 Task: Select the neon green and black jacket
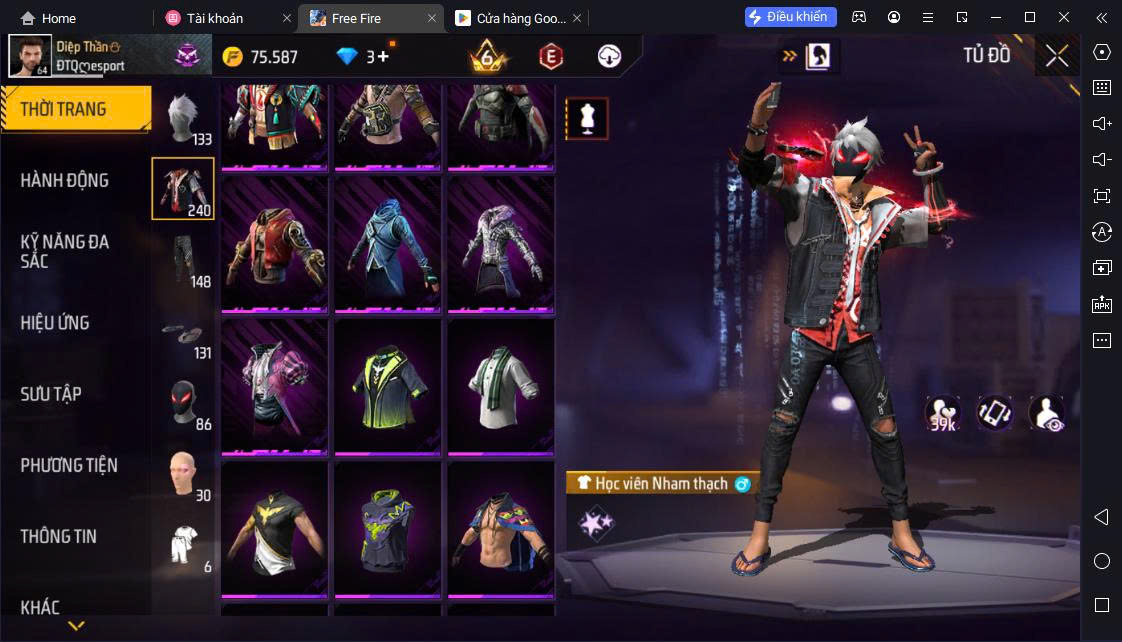coord(388,386)
